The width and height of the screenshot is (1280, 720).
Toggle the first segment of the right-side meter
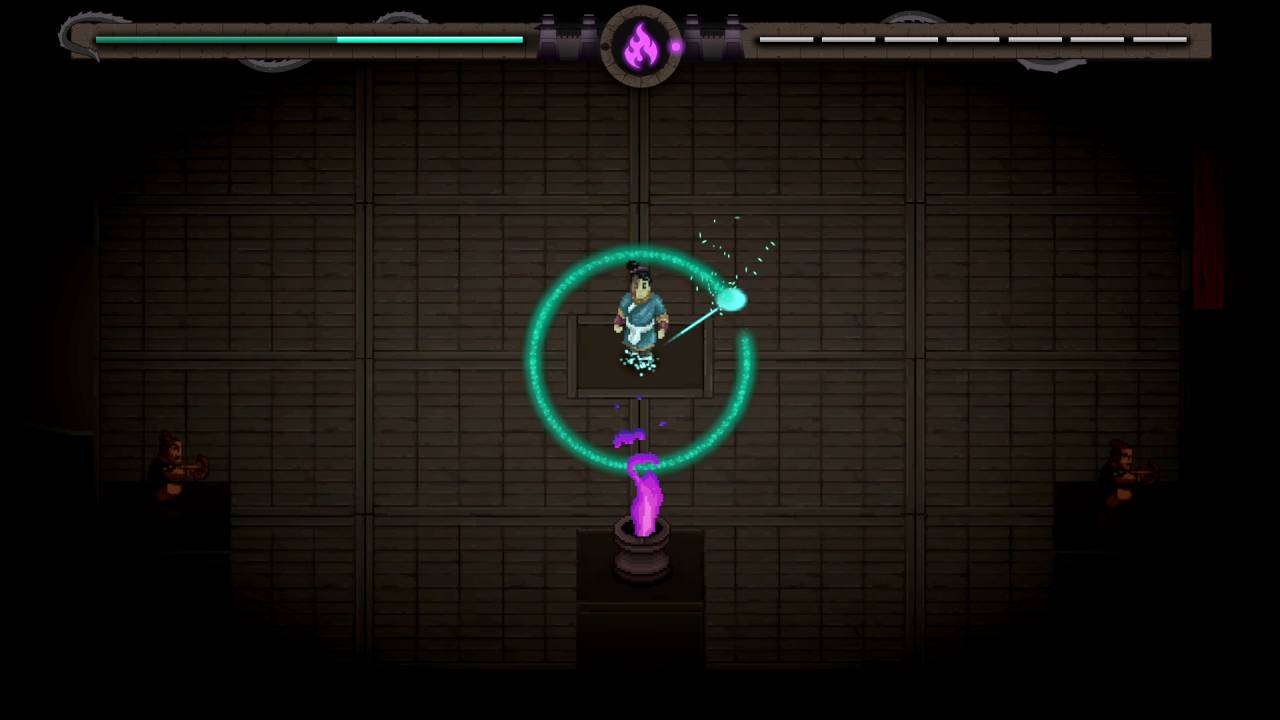point(788,40)
